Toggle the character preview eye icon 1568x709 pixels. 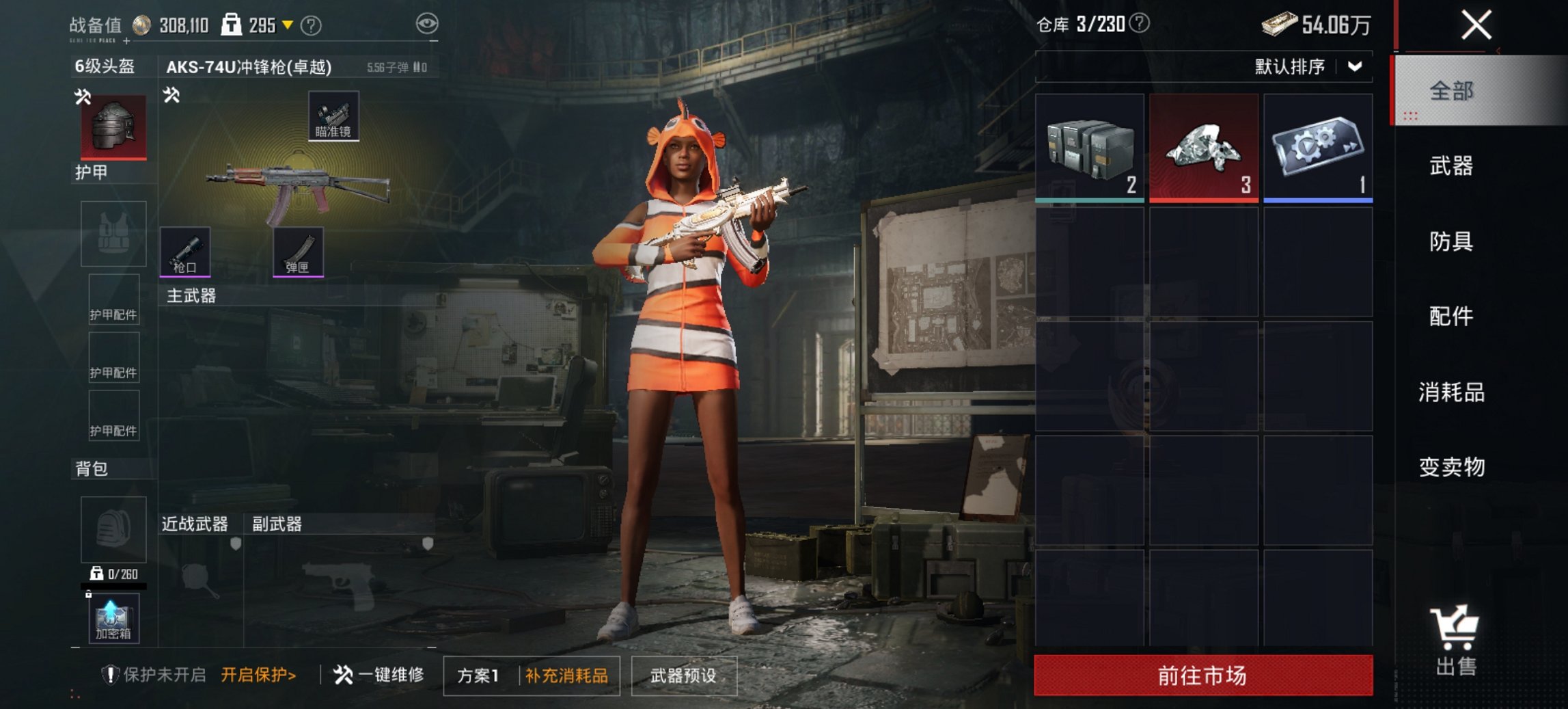pyautogui.click(x=427, y=22)
